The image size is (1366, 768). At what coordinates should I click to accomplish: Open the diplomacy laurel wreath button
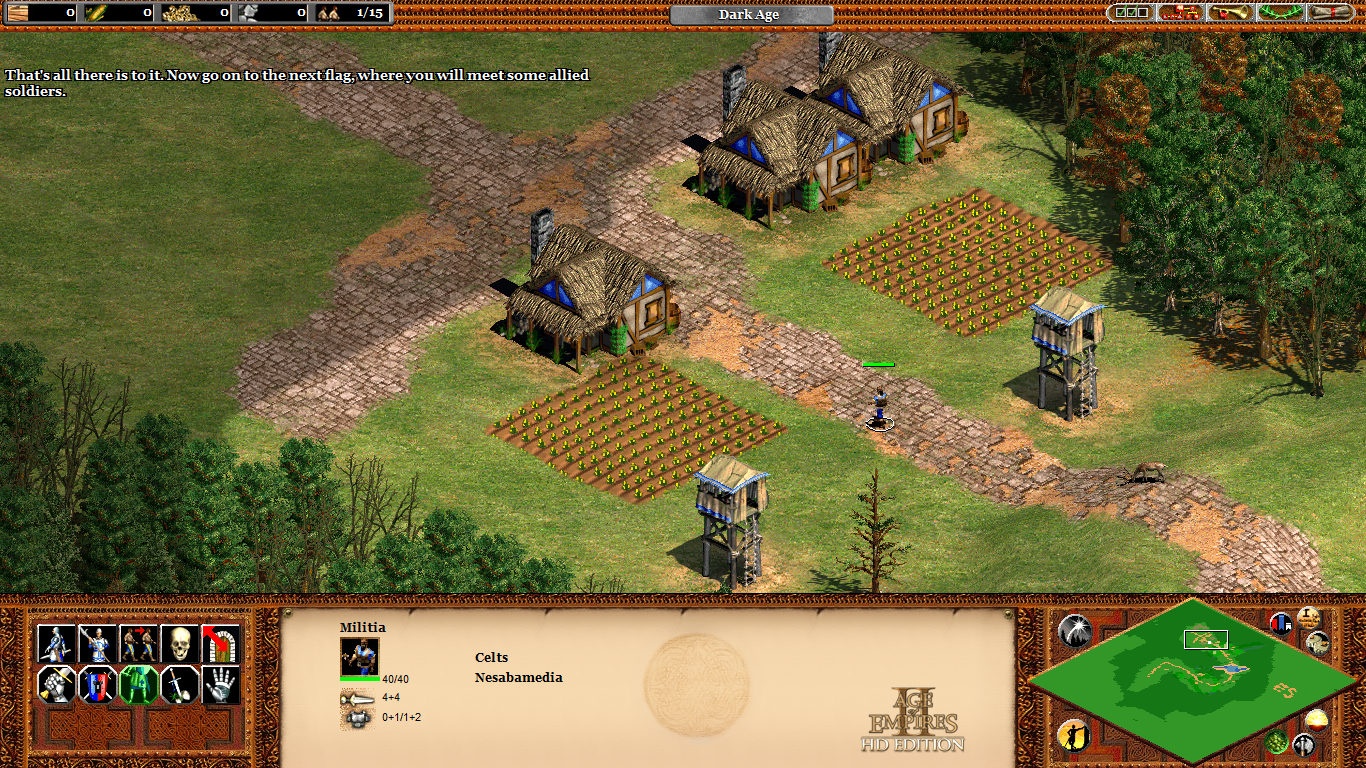click(1281, 13)
